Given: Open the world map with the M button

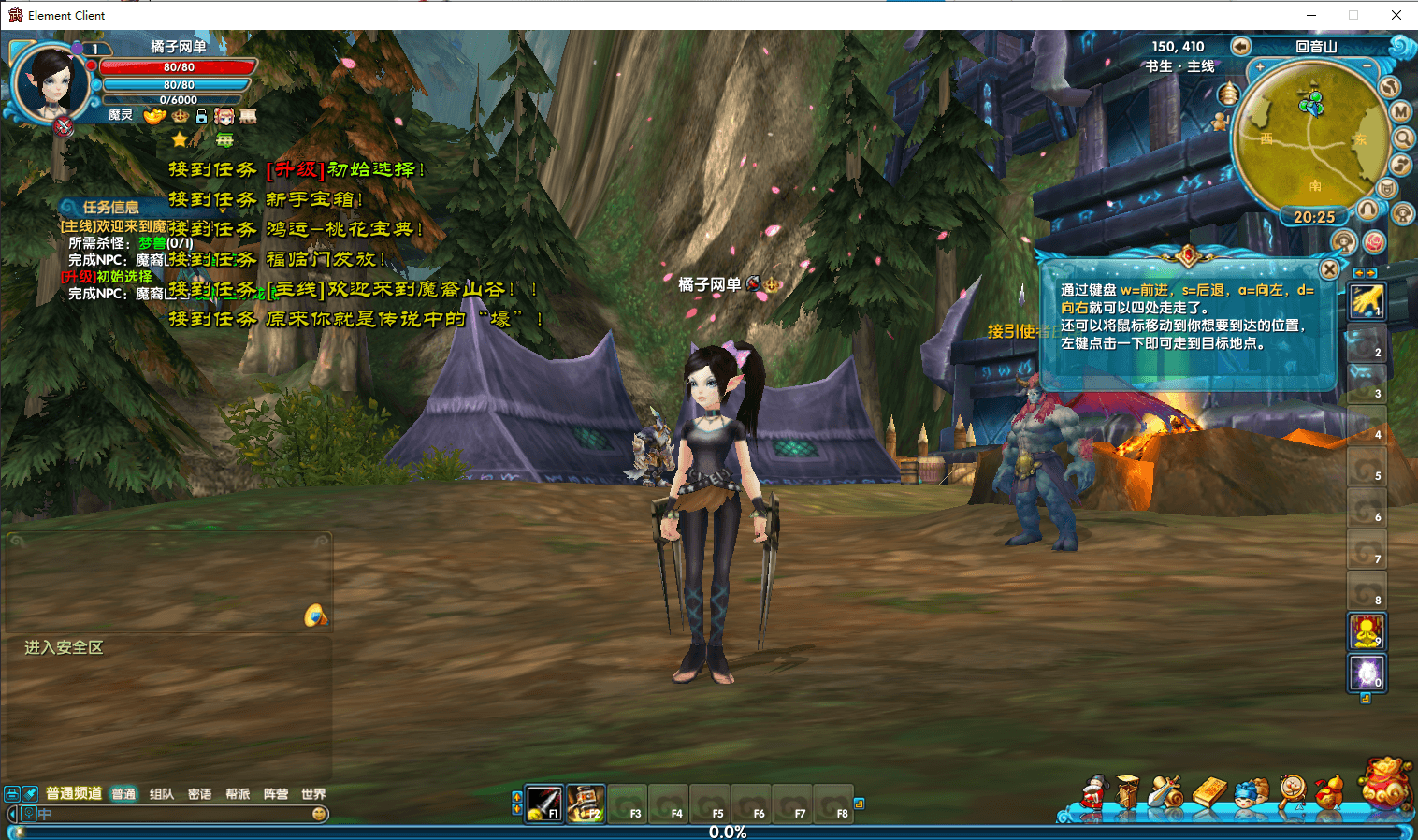Looking at the screenshot, I should [x=1400, y=112].
